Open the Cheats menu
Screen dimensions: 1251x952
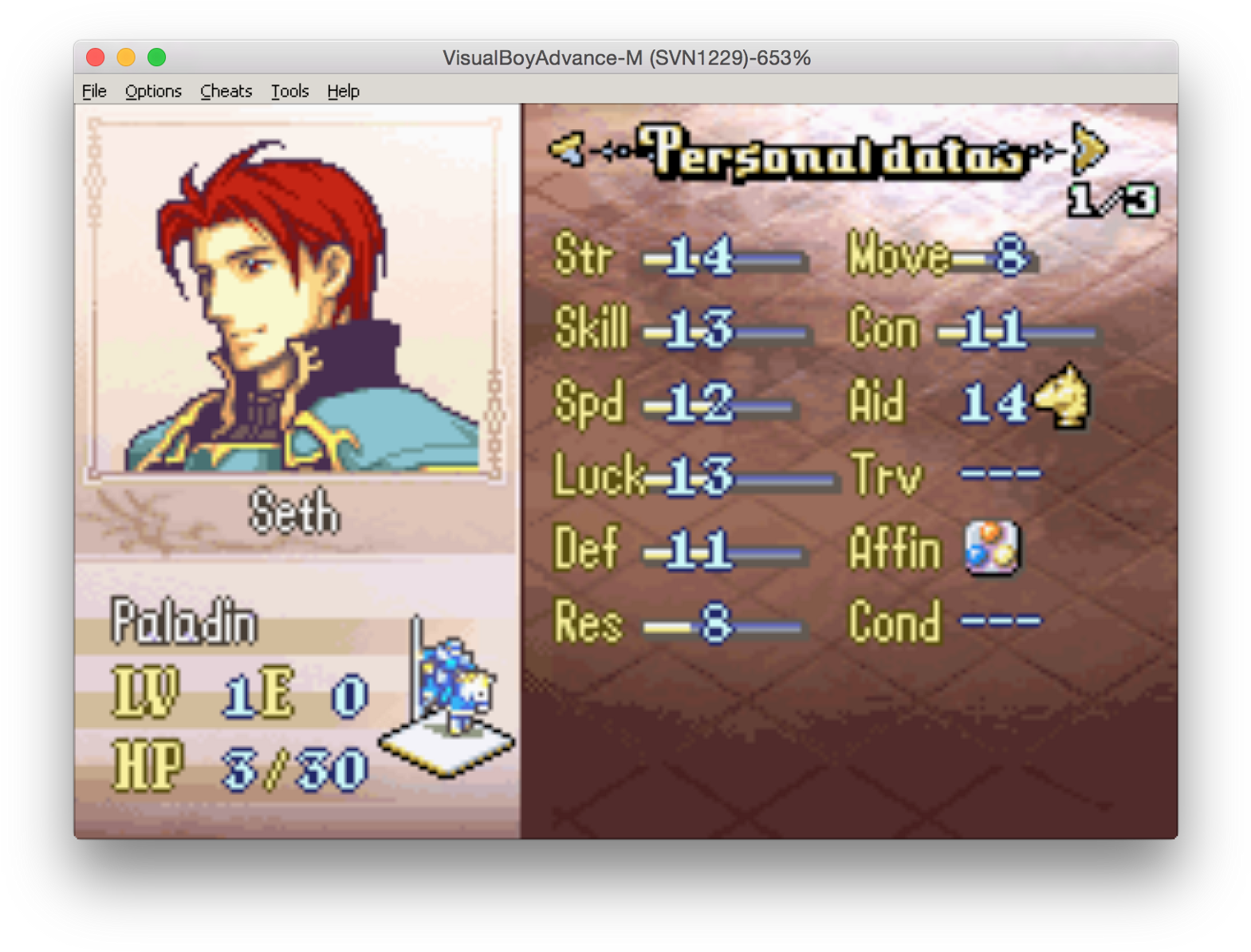pyautogui.click(x=226, y=91)
